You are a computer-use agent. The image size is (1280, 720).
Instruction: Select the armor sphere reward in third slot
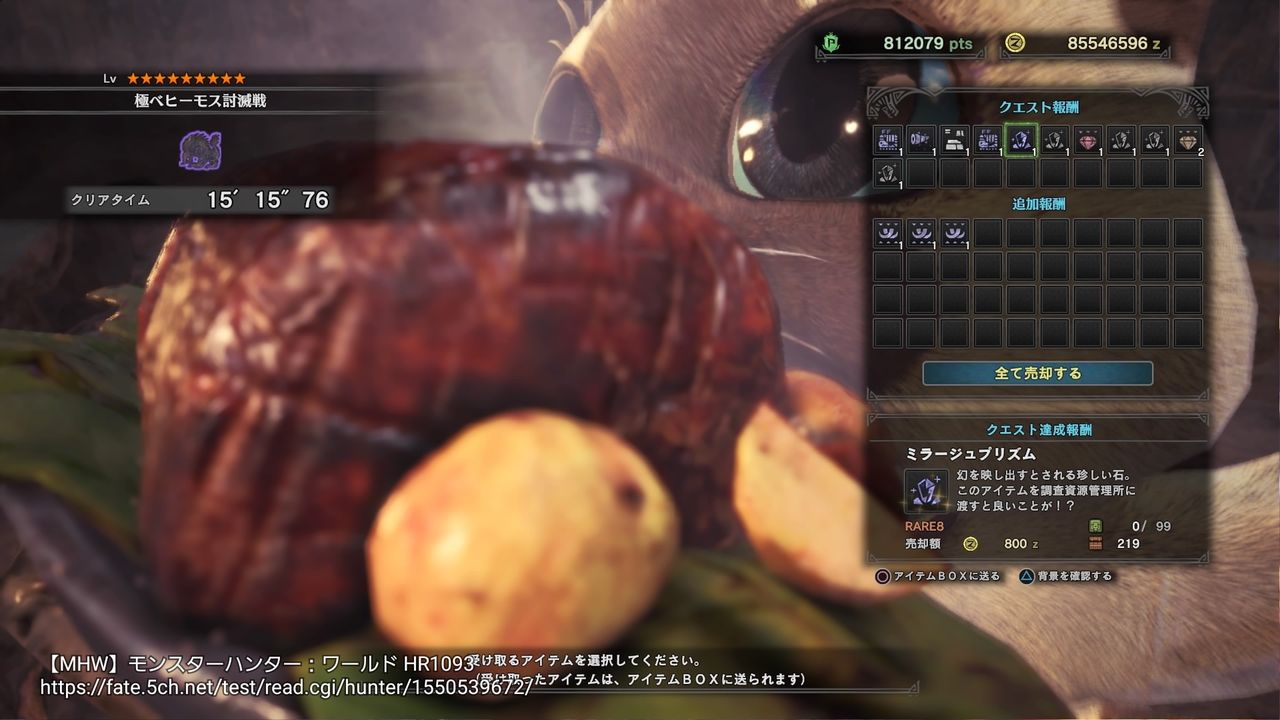coord(954,140)
